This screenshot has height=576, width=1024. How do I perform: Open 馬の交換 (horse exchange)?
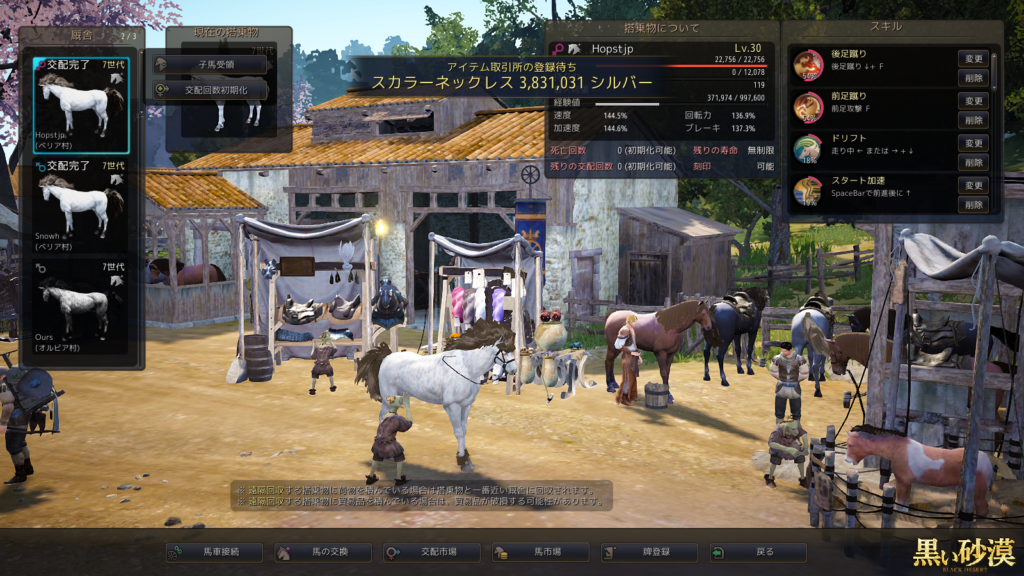(323, 552)
